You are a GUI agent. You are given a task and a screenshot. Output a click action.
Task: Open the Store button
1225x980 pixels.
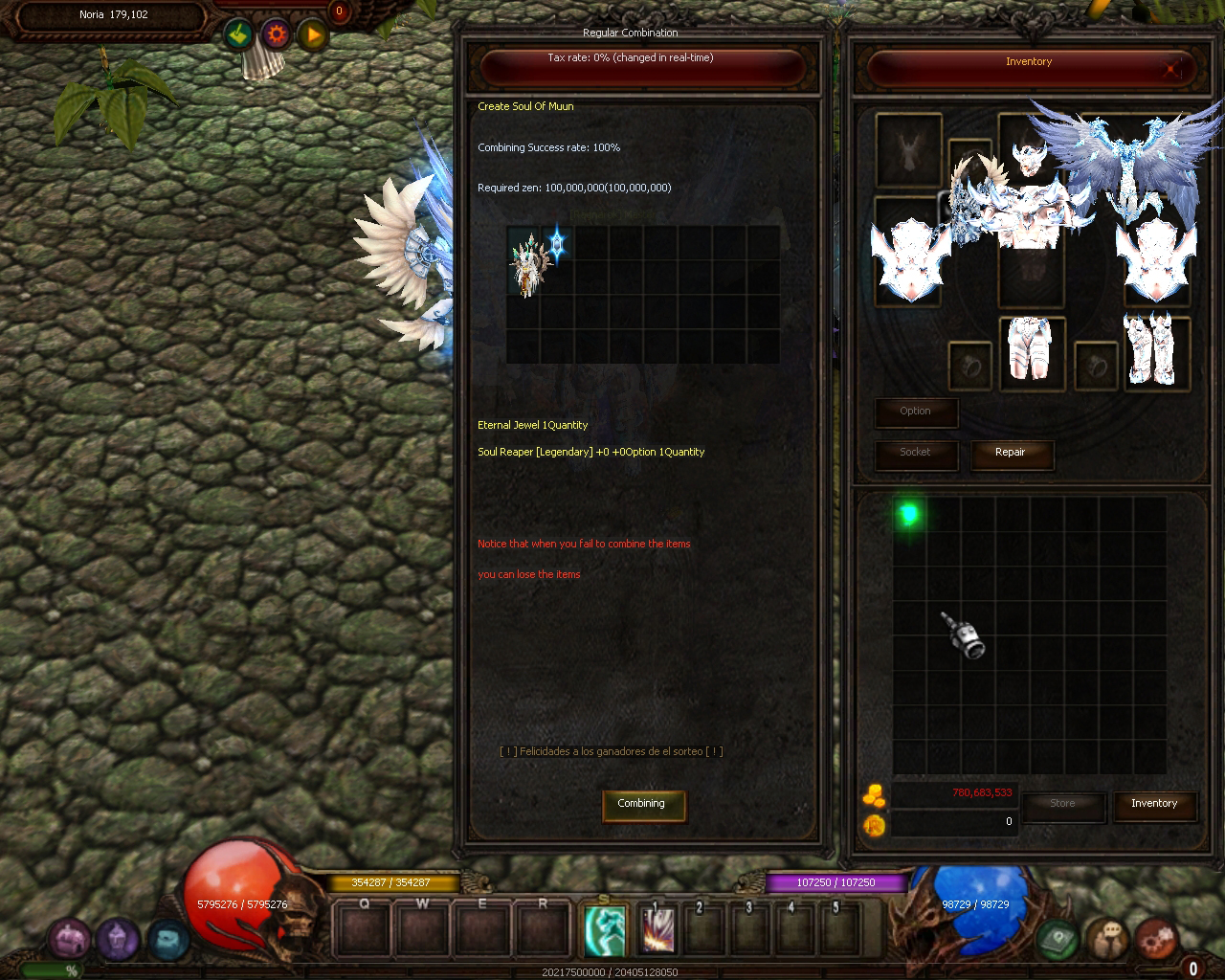pos(1062,804)
